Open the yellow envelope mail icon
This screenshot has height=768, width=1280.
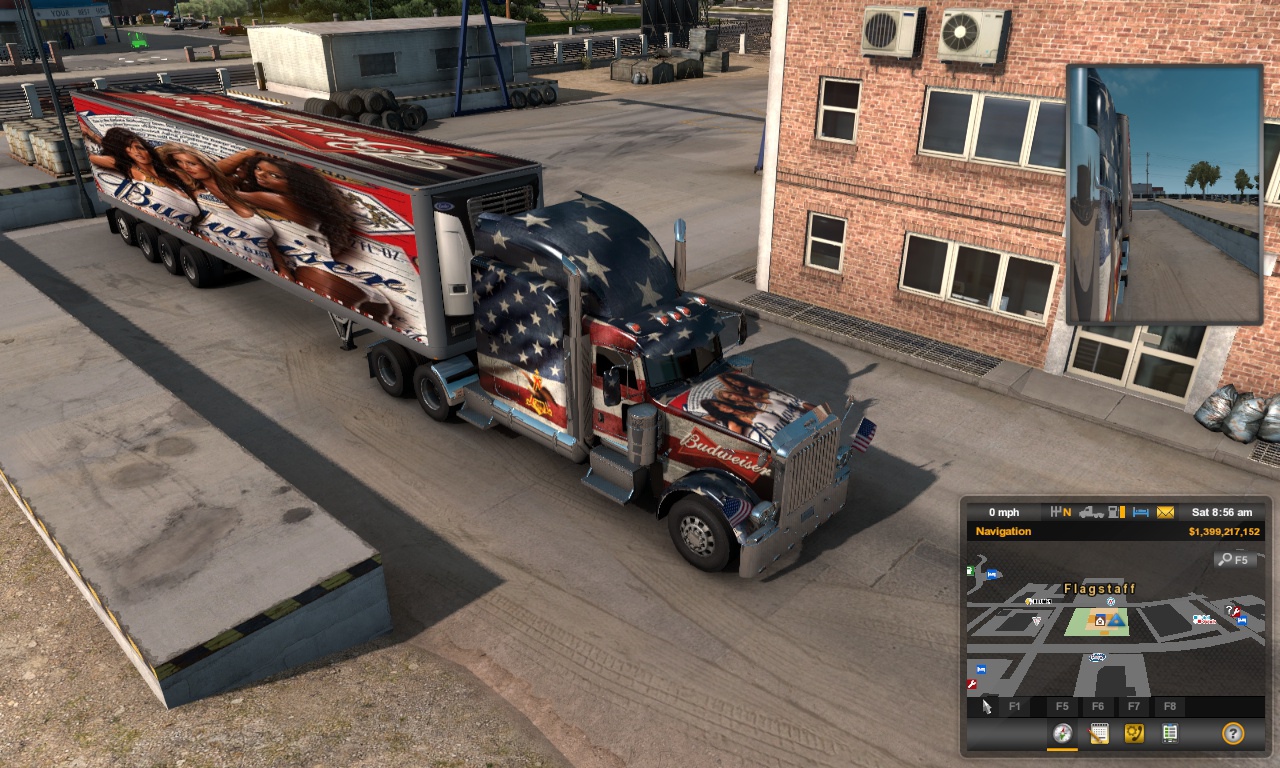coord(1165,512)
